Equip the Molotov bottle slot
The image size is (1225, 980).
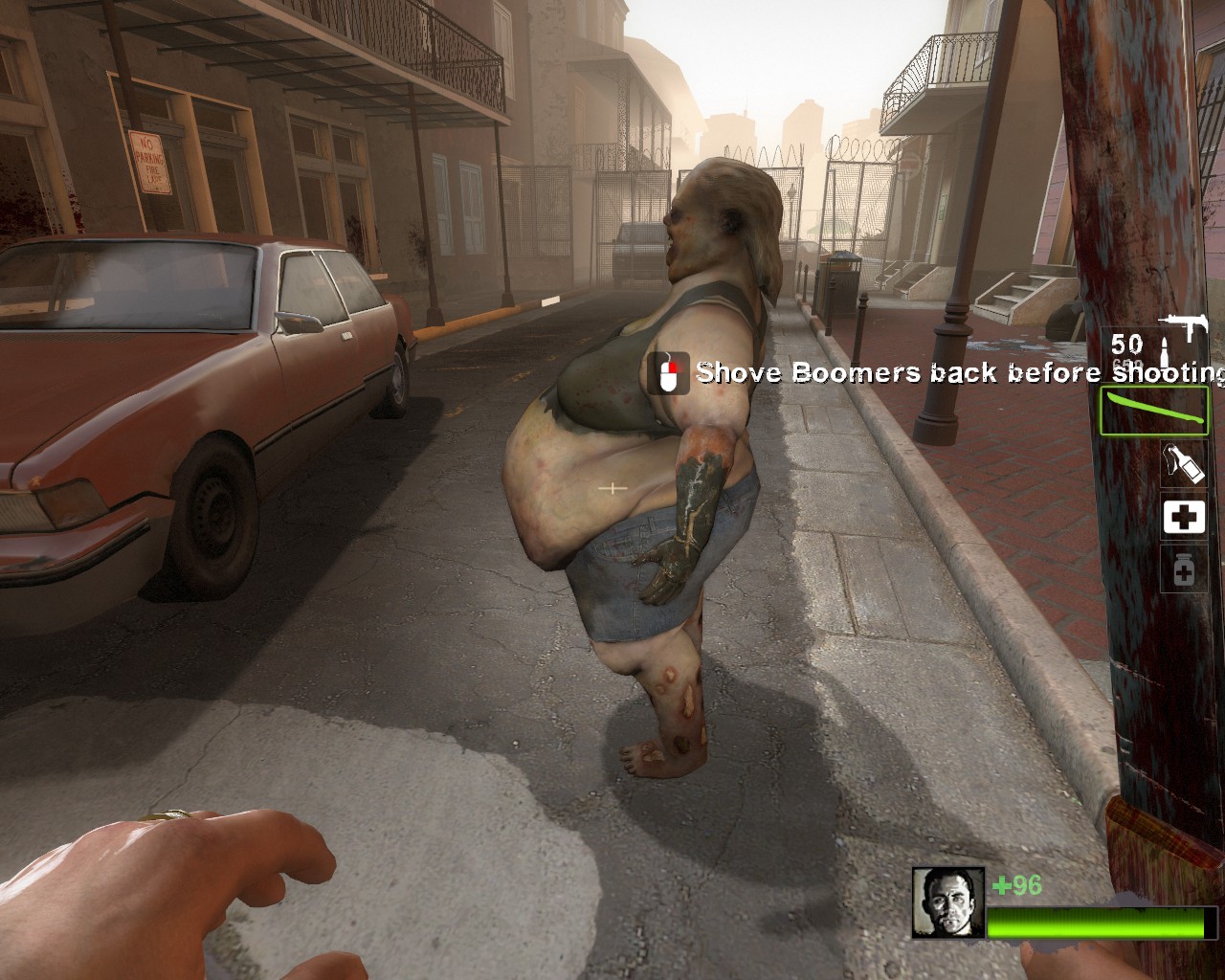point(1183,464)
